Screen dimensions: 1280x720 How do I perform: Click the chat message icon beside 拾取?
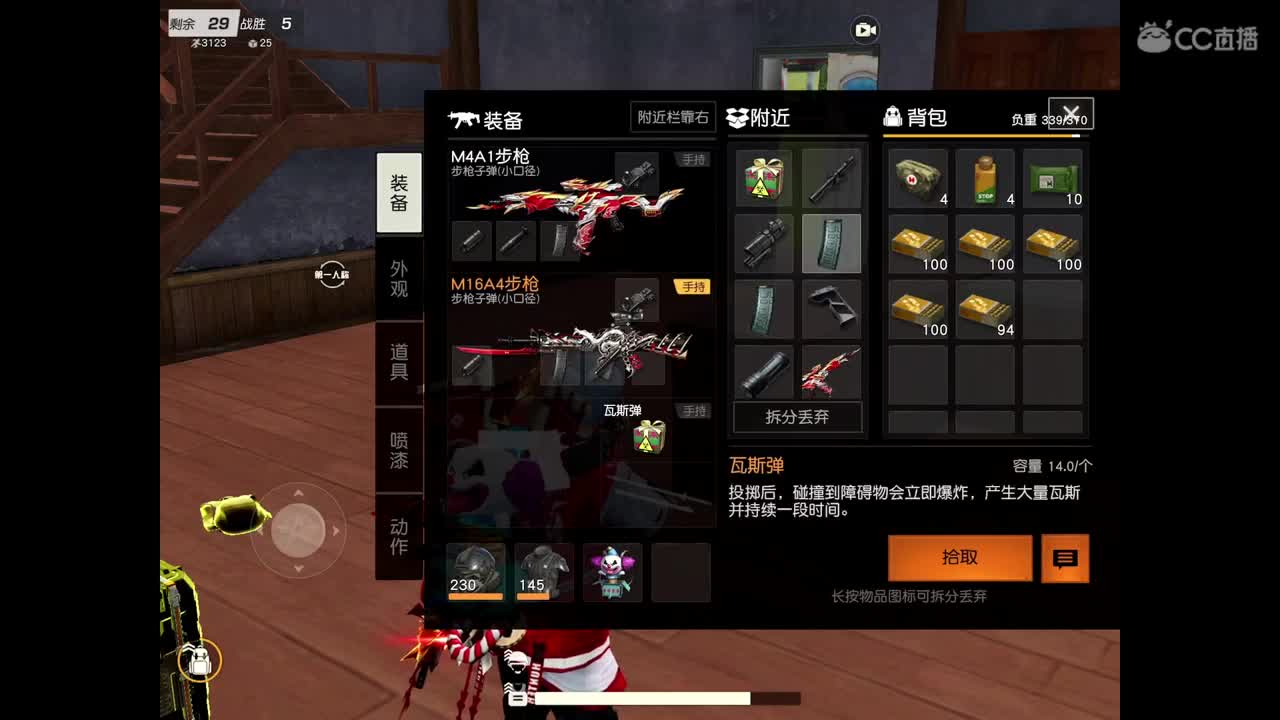pyautogui.click(x=1064, y=558)
